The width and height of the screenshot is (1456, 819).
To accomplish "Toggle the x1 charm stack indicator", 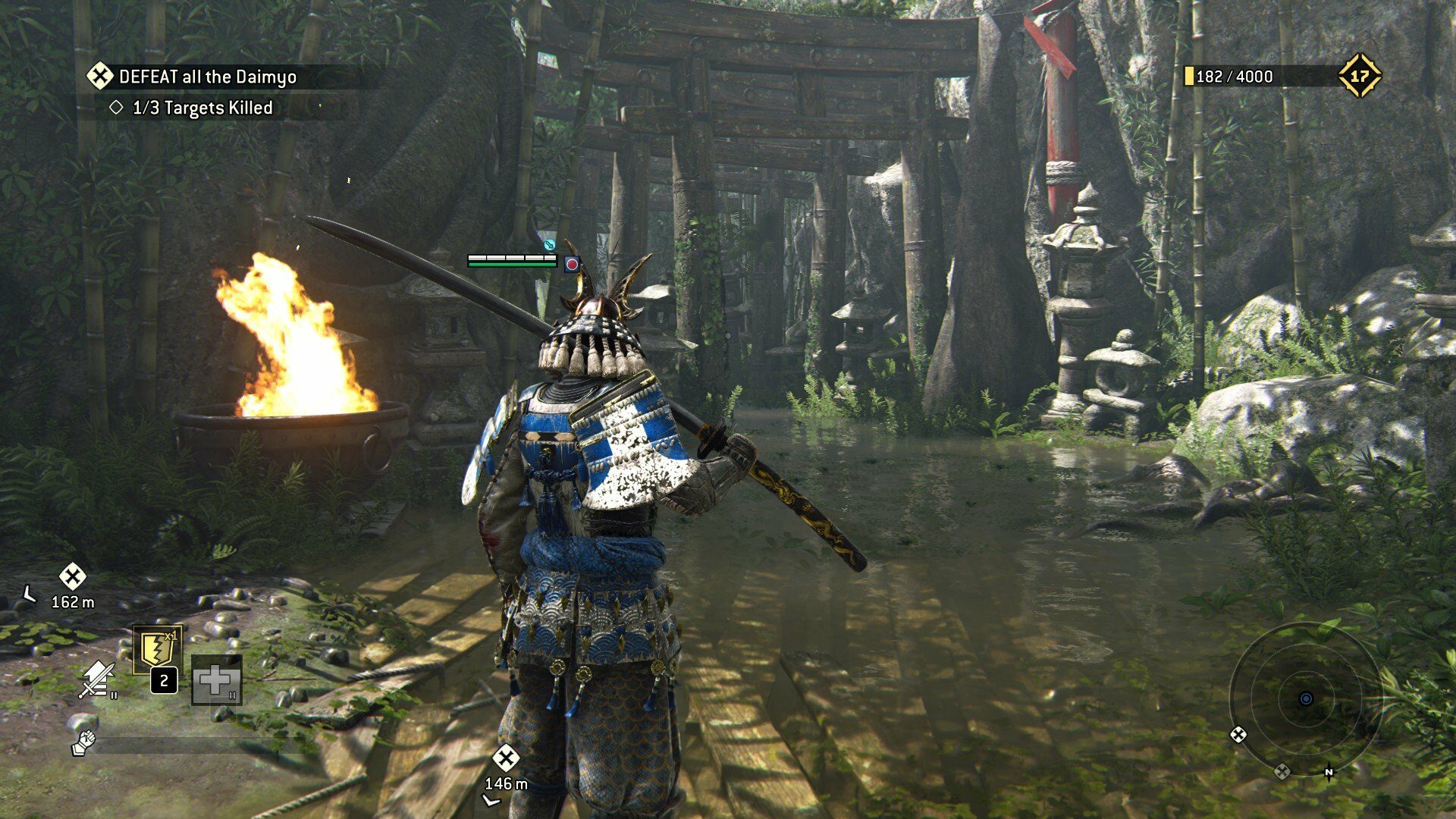I will (171, 637).
